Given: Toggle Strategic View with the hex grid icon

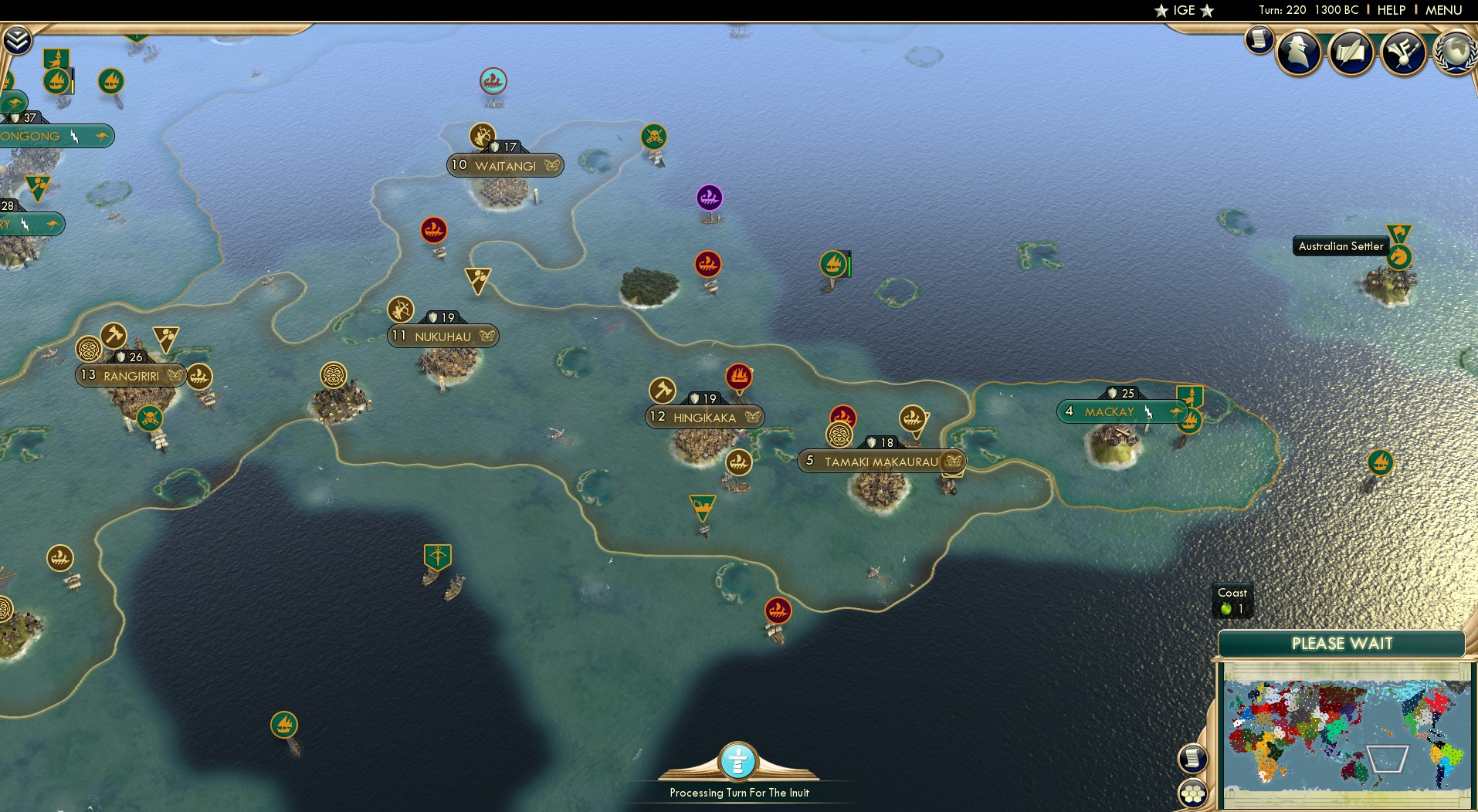Looking at the screenshot, I should click(x=1193, y=790).
